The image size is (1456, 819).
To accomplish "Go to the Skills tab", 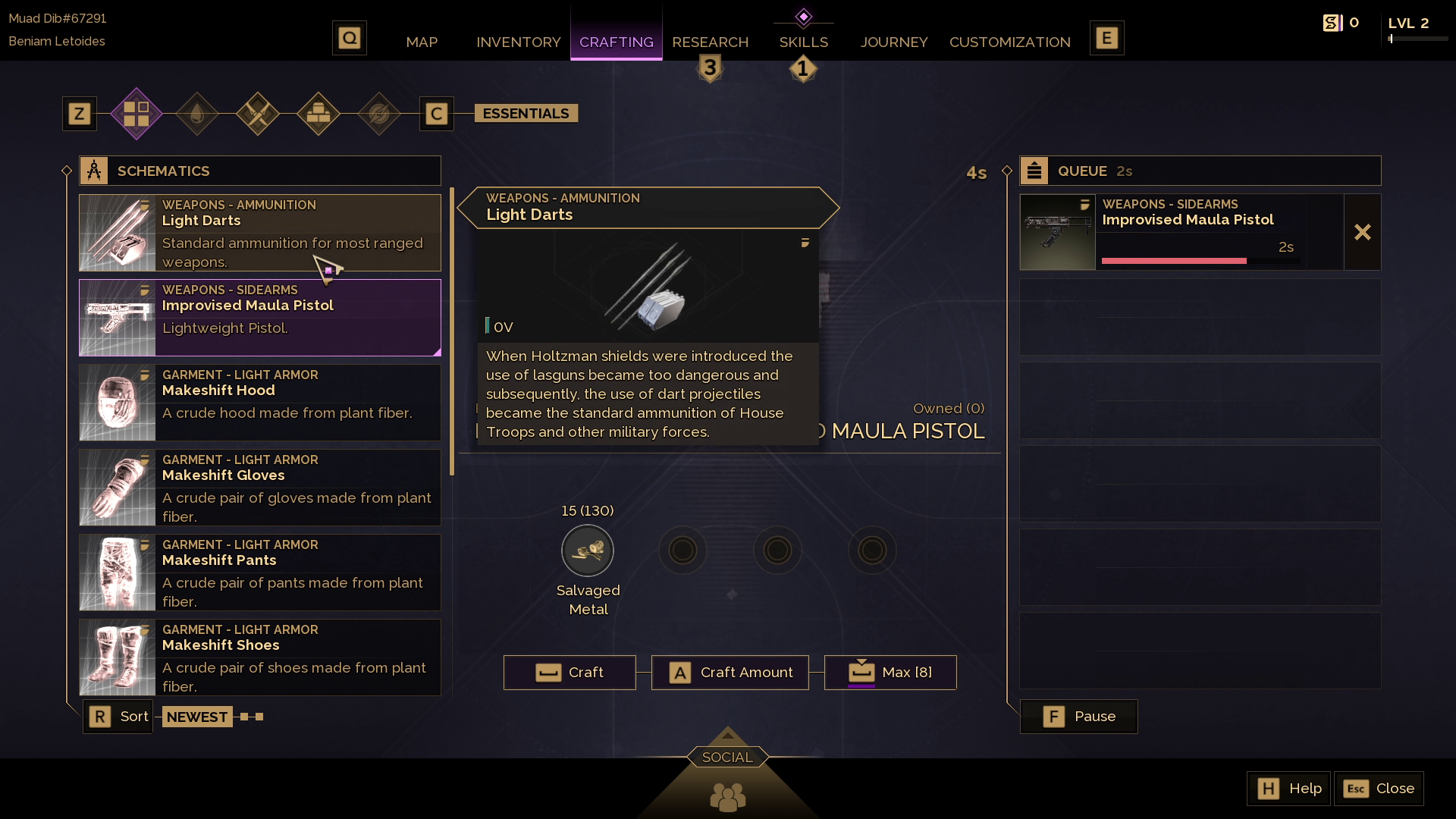I will point(803,42).
